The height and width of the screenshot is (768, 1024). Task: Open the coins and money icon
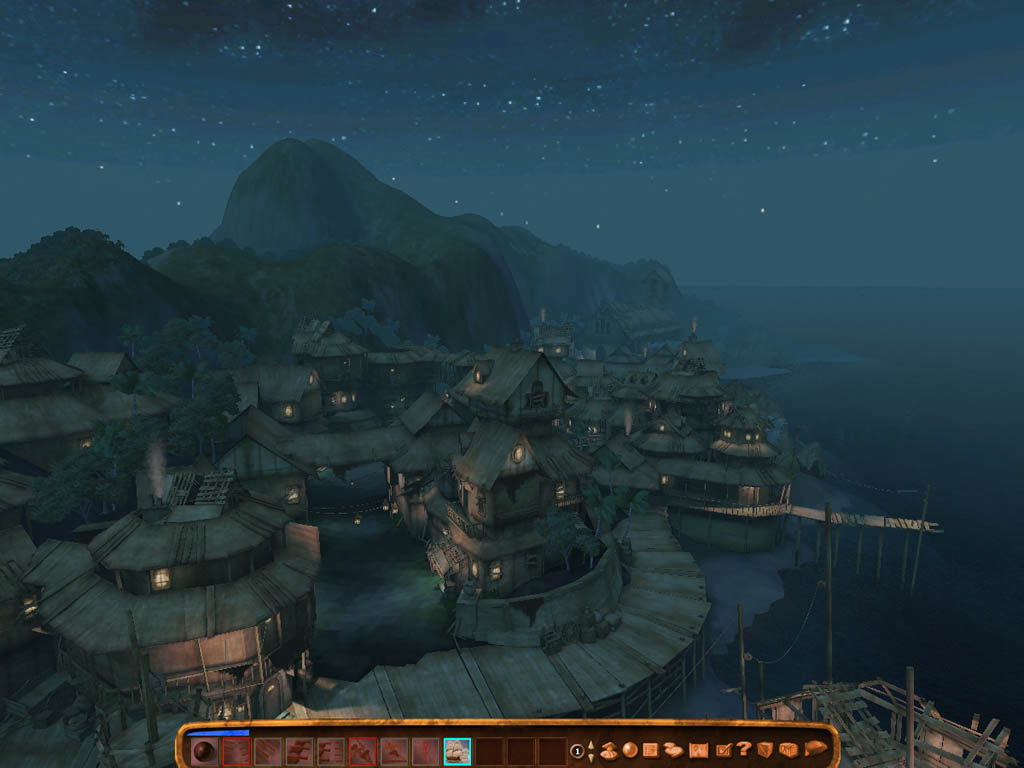tap(673, 749)
